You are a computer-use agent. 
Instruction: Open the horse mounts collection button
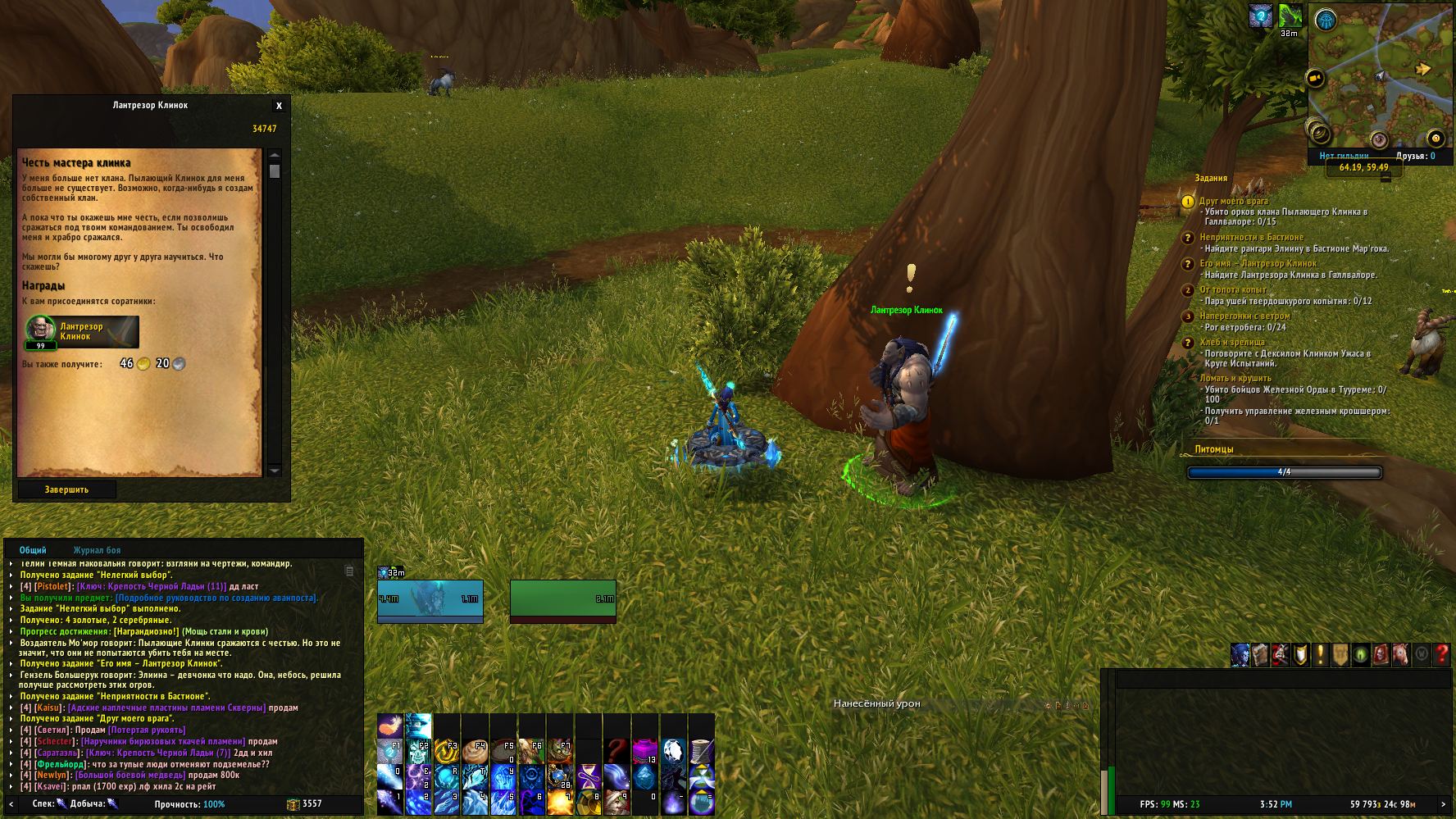[1401, 654]
